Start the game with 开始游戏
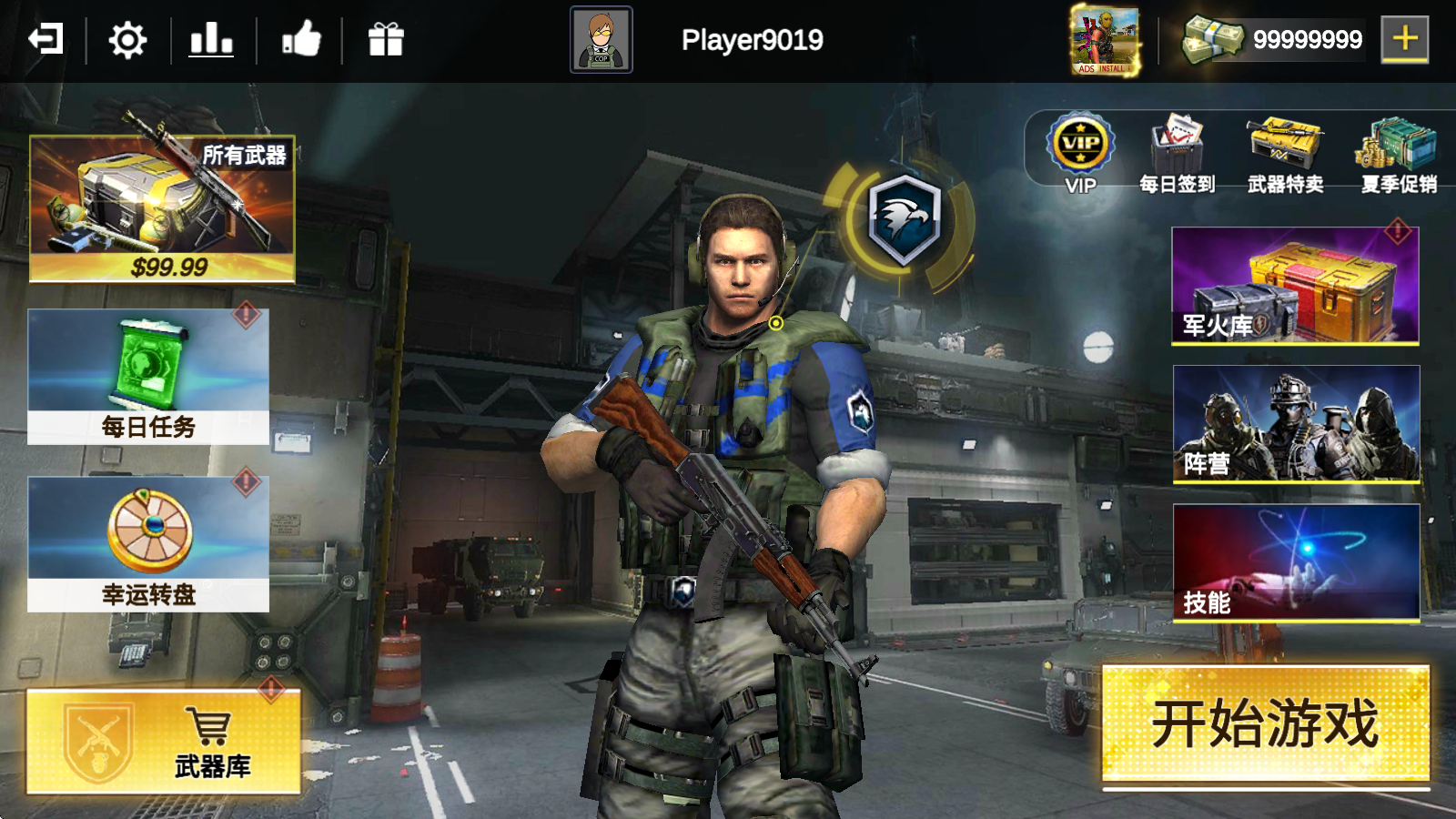Screen dimensions: 1456x819 (1266, 723)
